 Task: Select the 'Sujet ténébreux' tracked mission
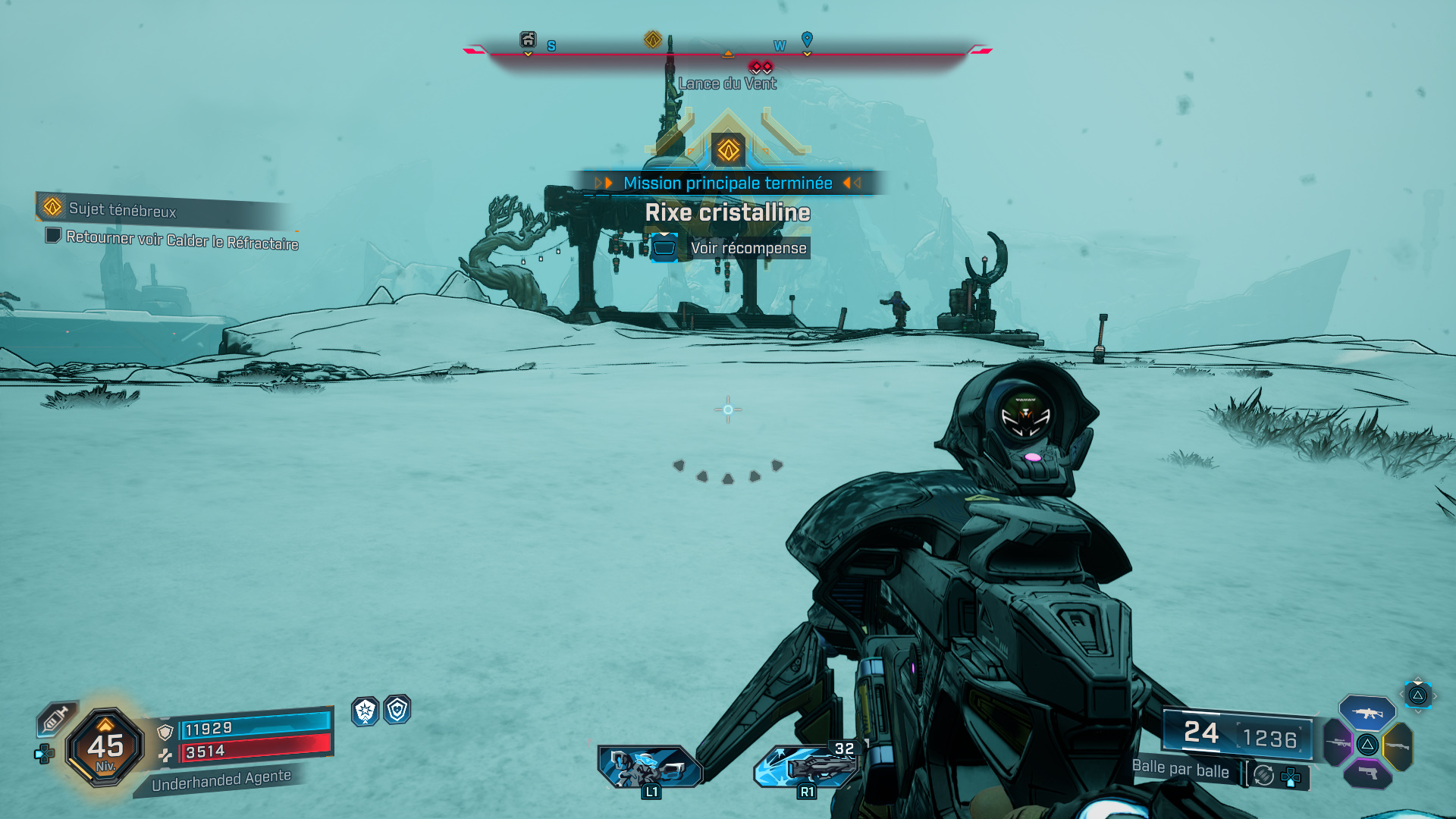point(121,209)
